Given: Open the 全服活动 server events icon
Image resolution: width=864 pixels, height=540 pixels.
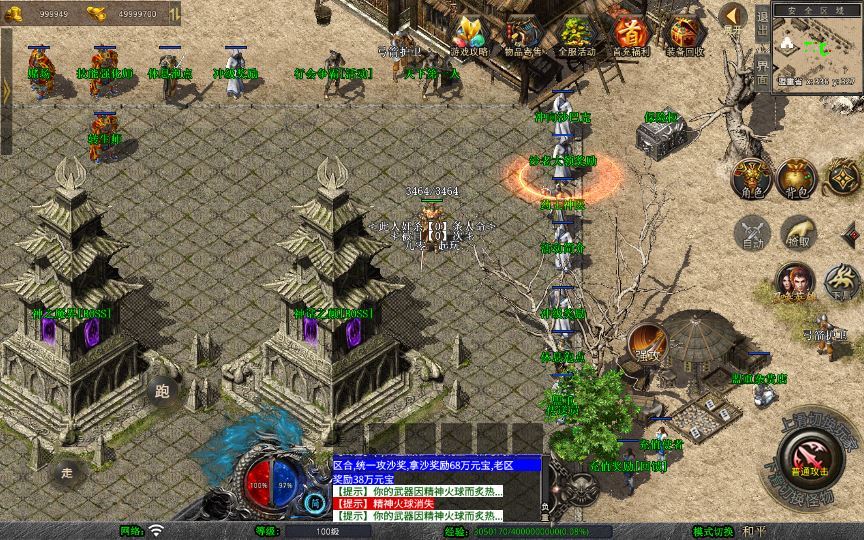Looking at the screenshot, I should [x=576, y=36].
